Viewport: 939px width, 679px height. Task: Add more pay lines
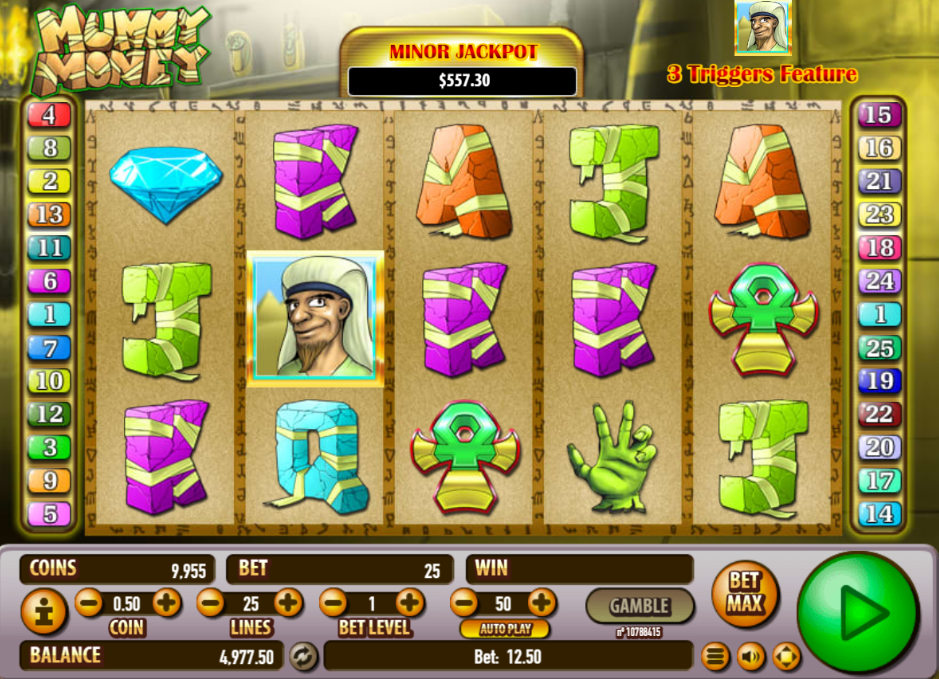(288, 602)
